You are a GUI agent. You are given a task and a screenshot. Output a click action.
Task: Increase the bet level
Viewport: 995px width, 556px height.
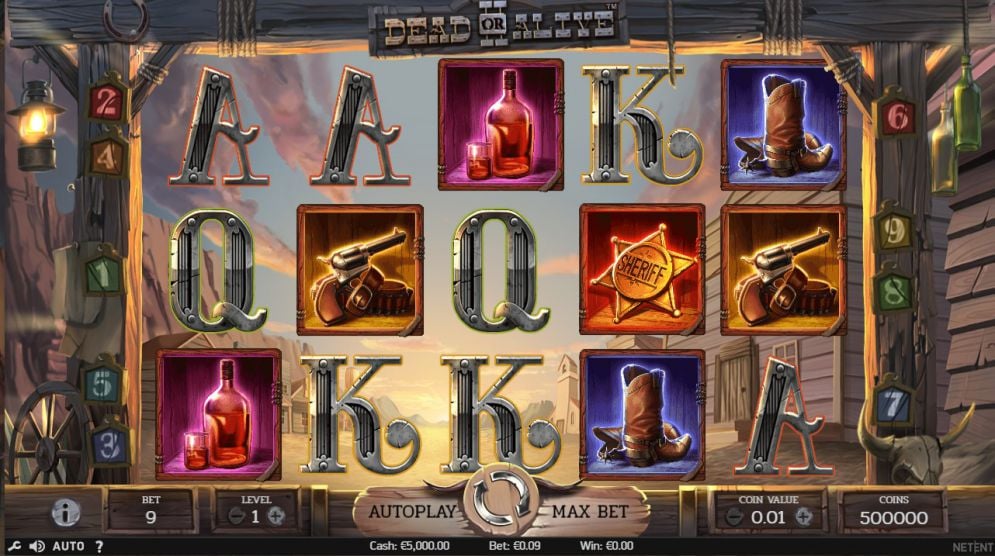[276, 517]
